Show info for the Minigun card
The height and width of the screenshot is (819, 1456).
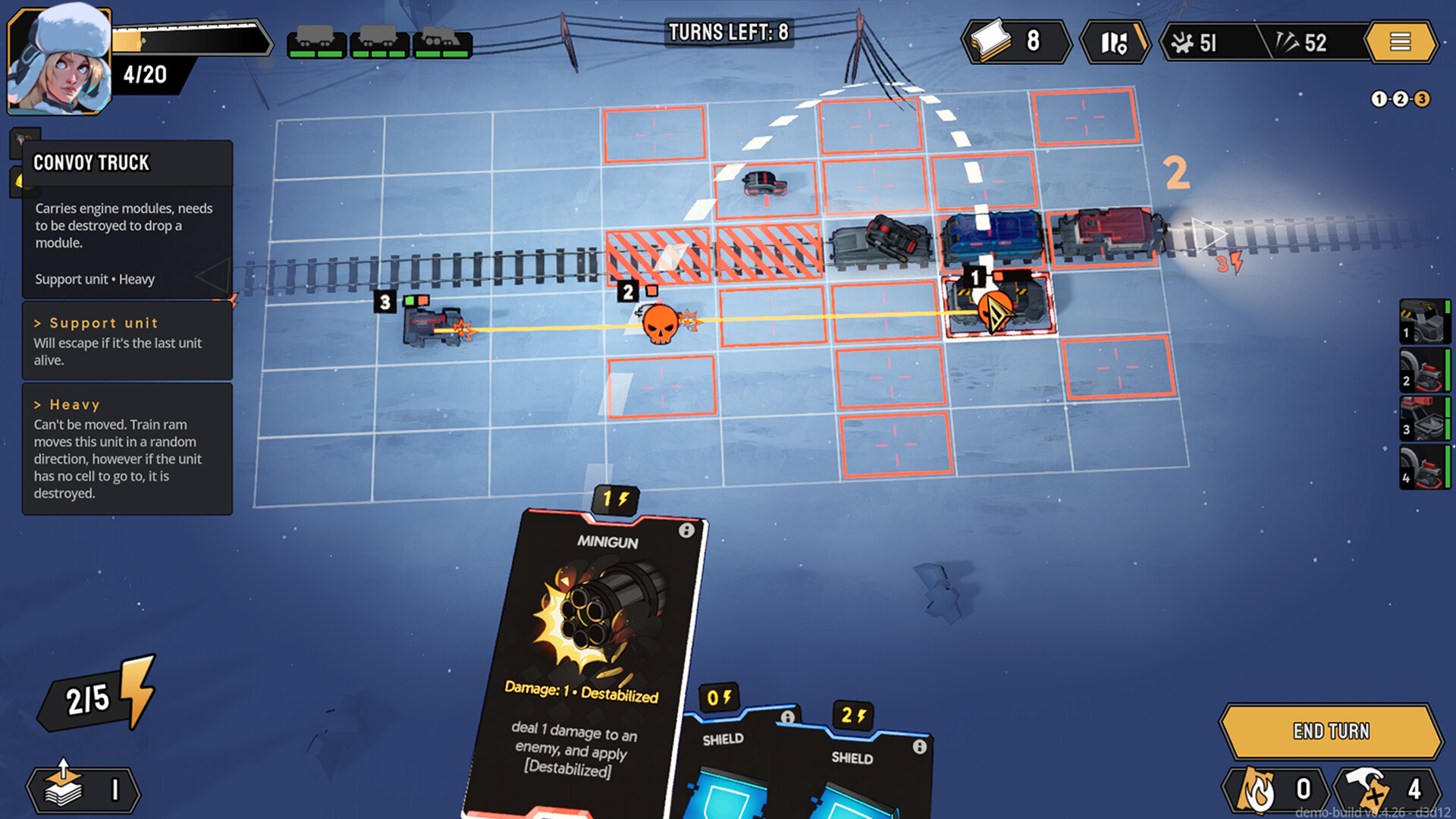point(686,531)
